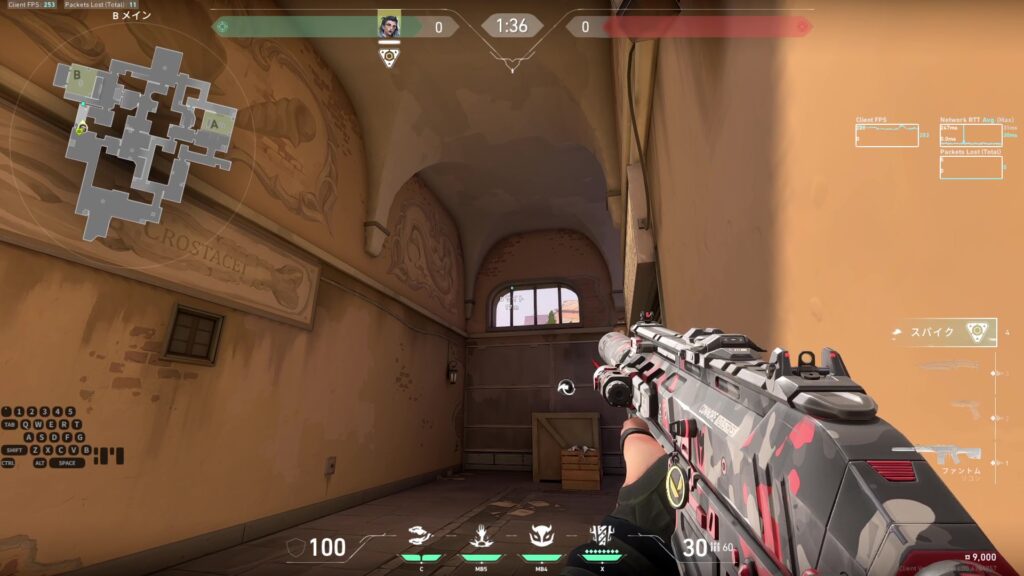Select the agent portrait in the top bar
The width and height of the screenshot is (1024, 576).
[388, 26]
